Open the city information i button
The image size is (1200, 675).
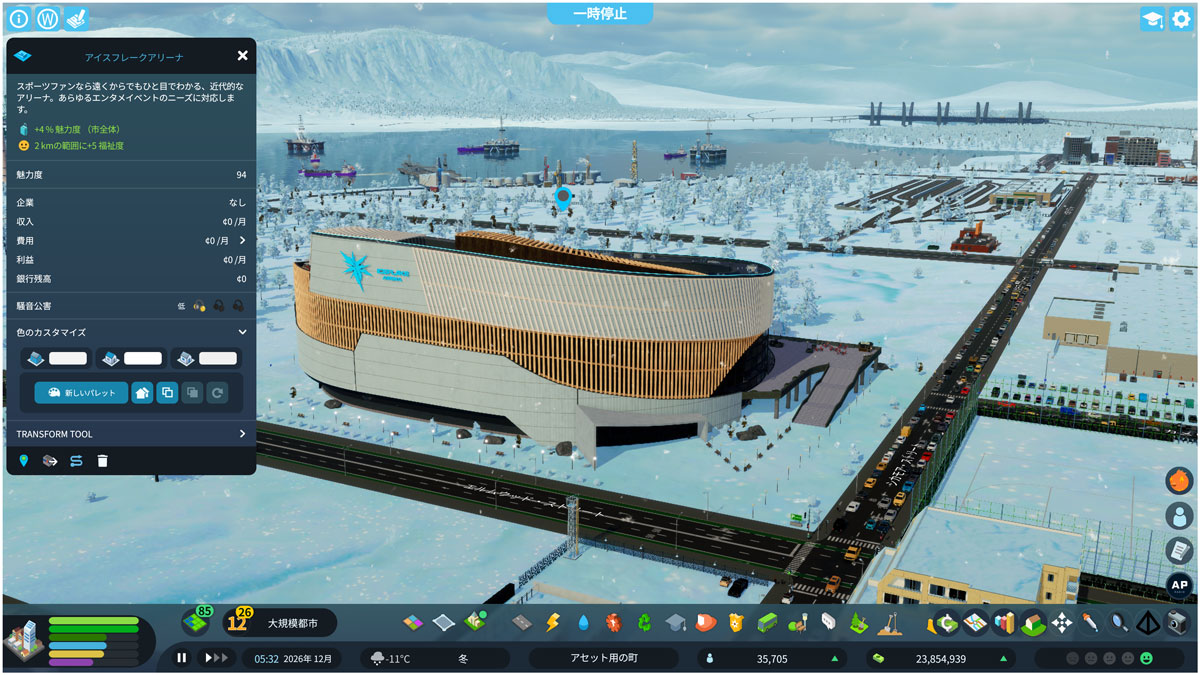coord(19,19)
